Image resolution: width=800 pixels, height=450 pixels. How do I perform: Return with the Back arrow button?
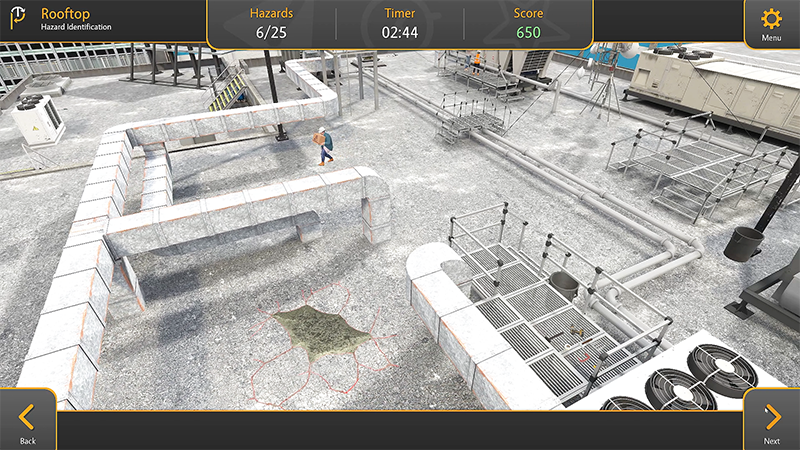click(28, 420)
